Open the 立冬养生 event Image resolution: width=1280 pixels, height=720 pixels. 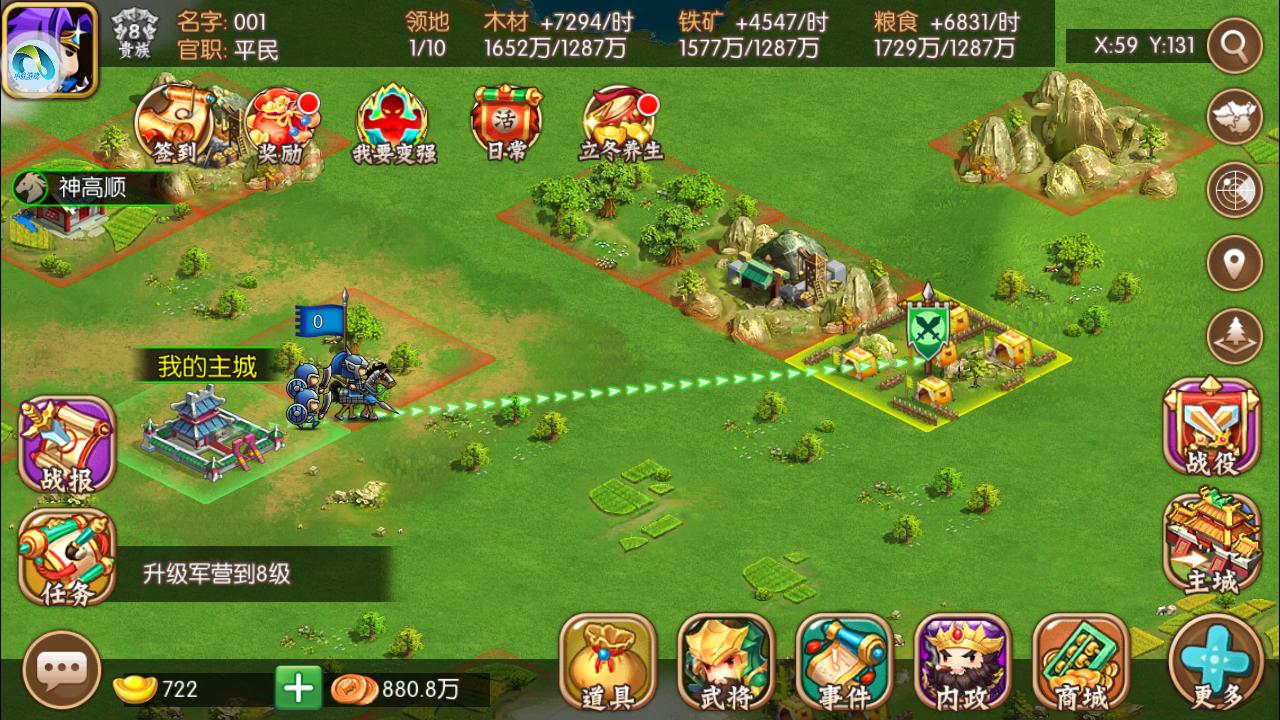point(621,125)
